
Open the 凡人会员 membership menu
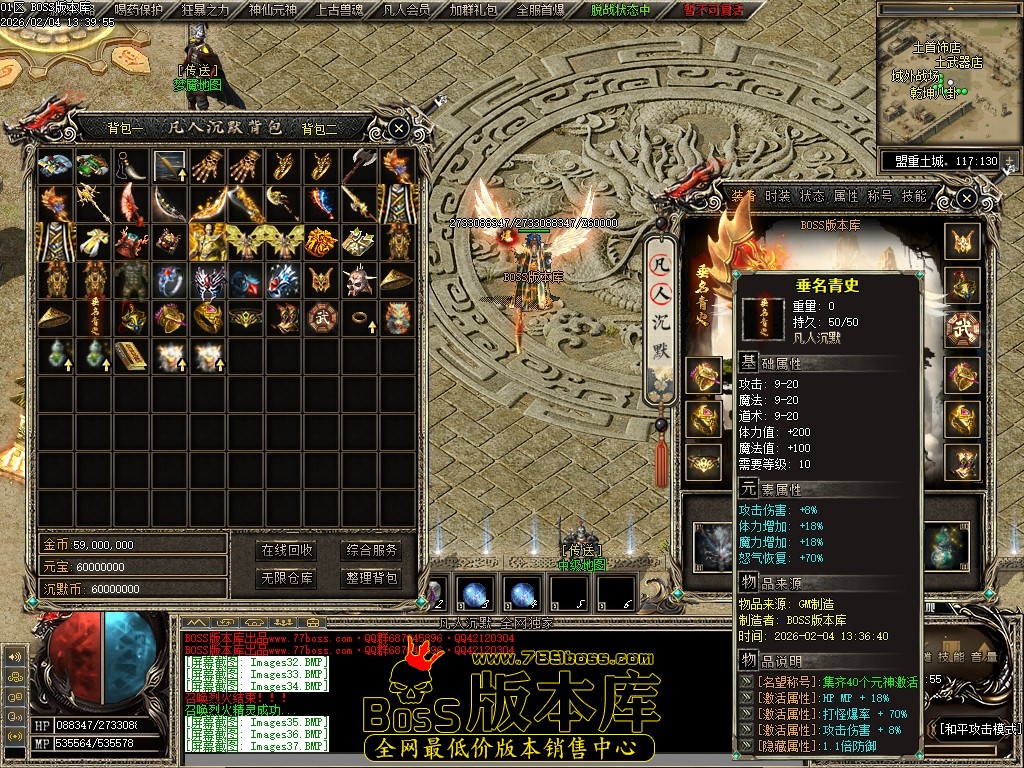pyautogui.click(x=407, y=11)
